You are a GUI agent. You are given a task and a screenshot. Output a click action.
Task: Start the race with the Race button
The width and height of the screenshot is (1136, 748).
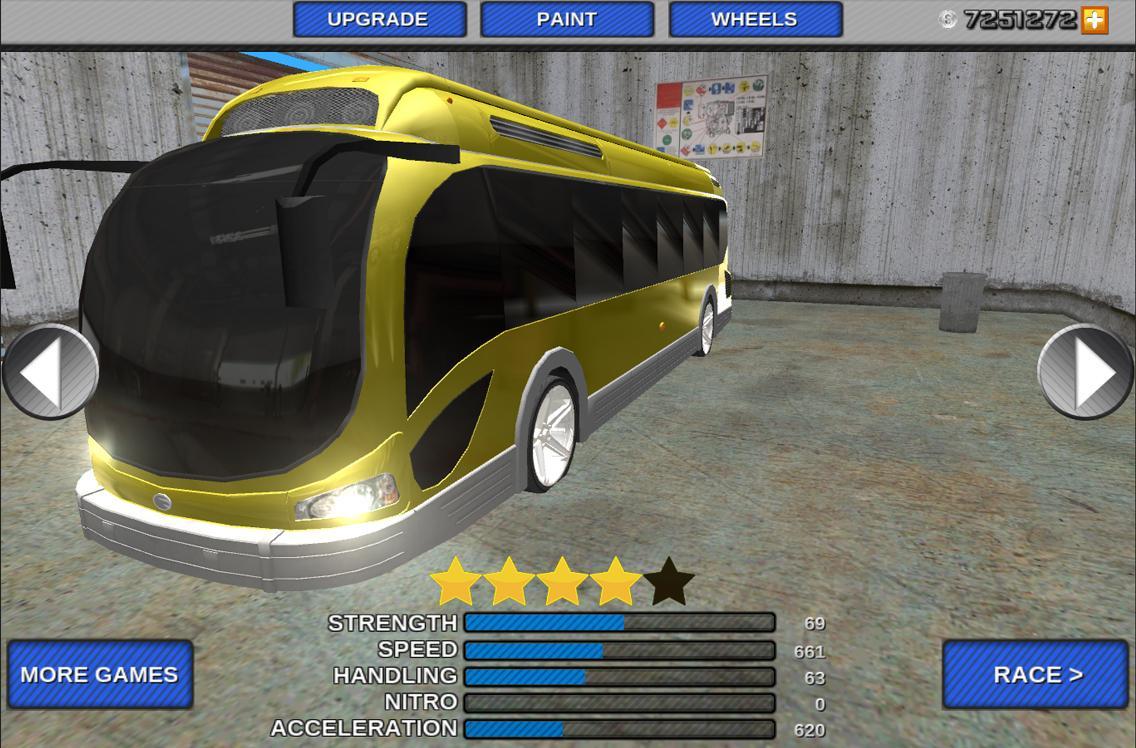1035,675
